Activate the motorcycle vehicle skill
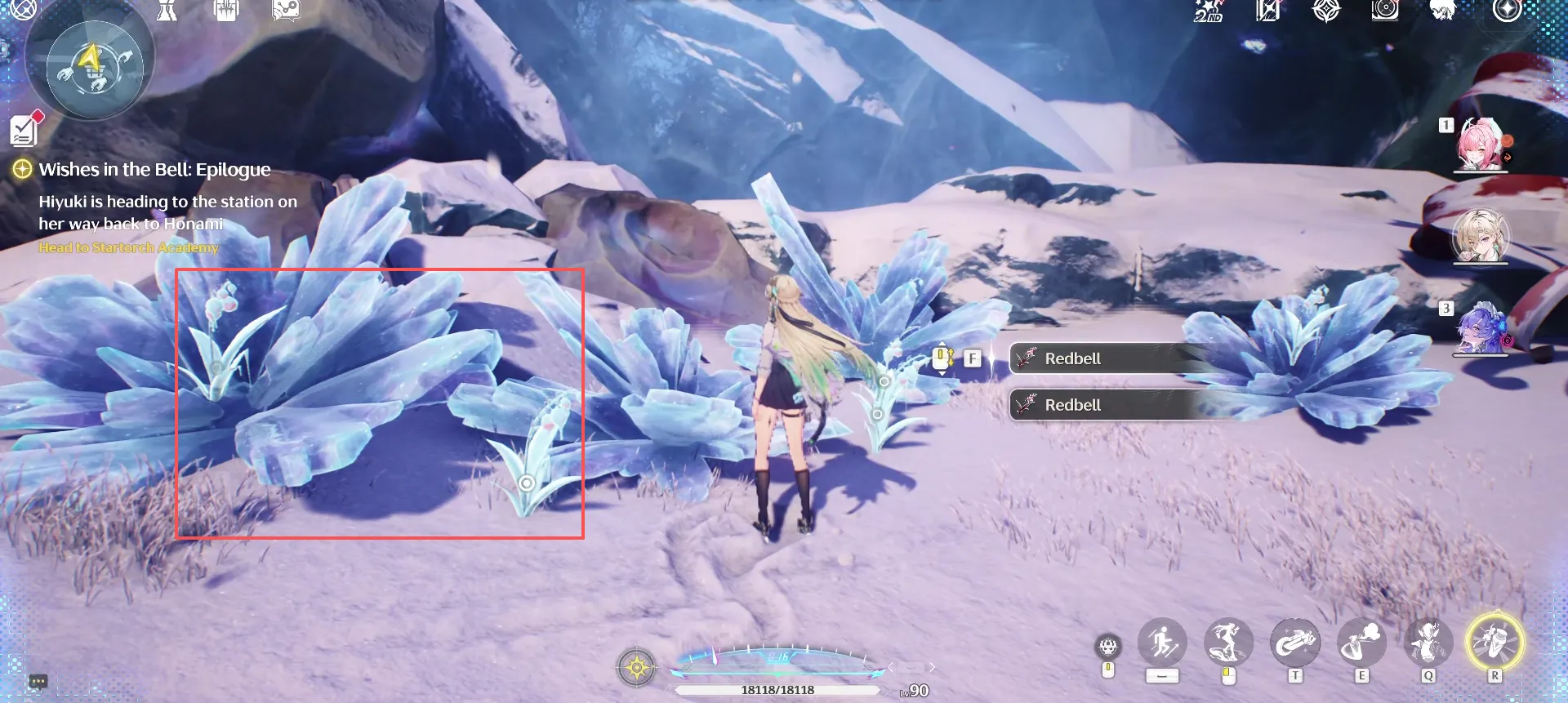The image size is (1568, 703). pos(1294,643)
